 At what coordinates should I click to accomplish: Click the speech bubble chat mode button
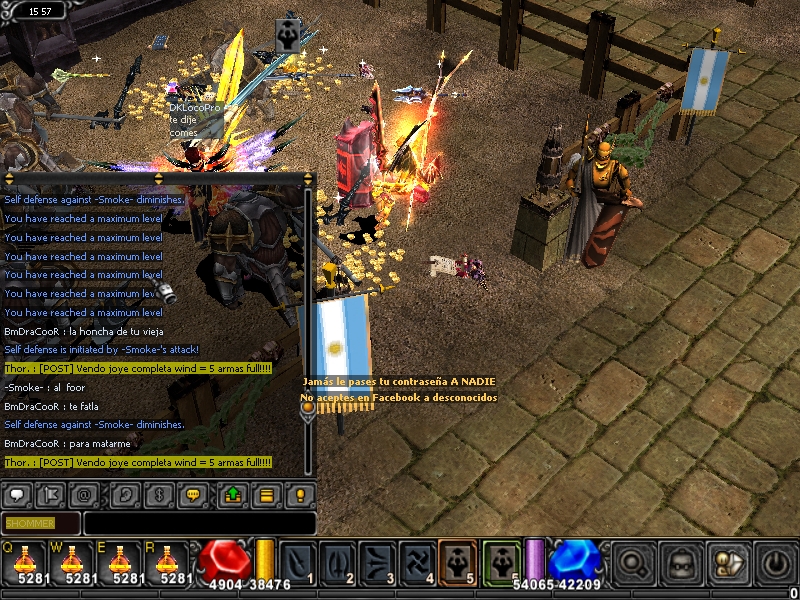(x=18, y=494)
